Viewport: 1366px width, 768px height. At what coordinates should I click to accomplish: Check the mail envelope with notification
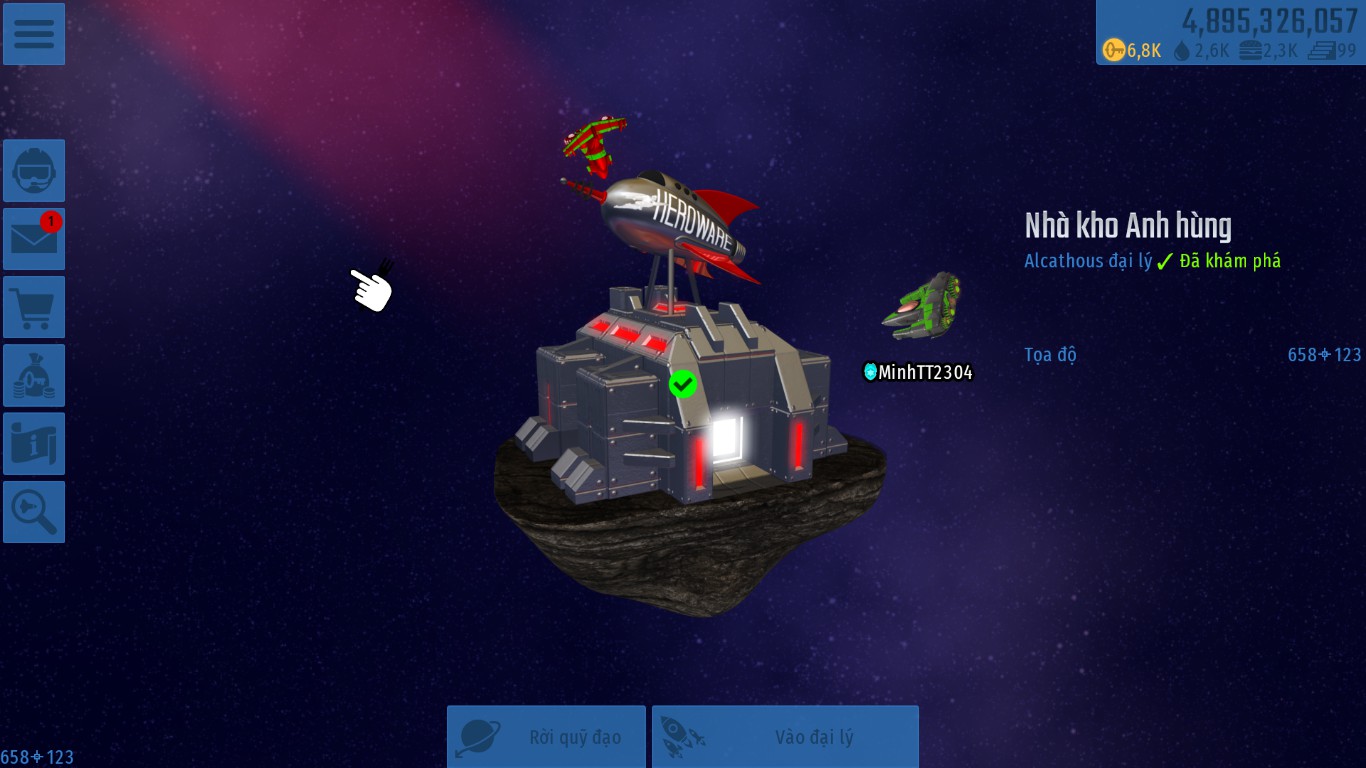pyautogui.click(x=34, y=239)
